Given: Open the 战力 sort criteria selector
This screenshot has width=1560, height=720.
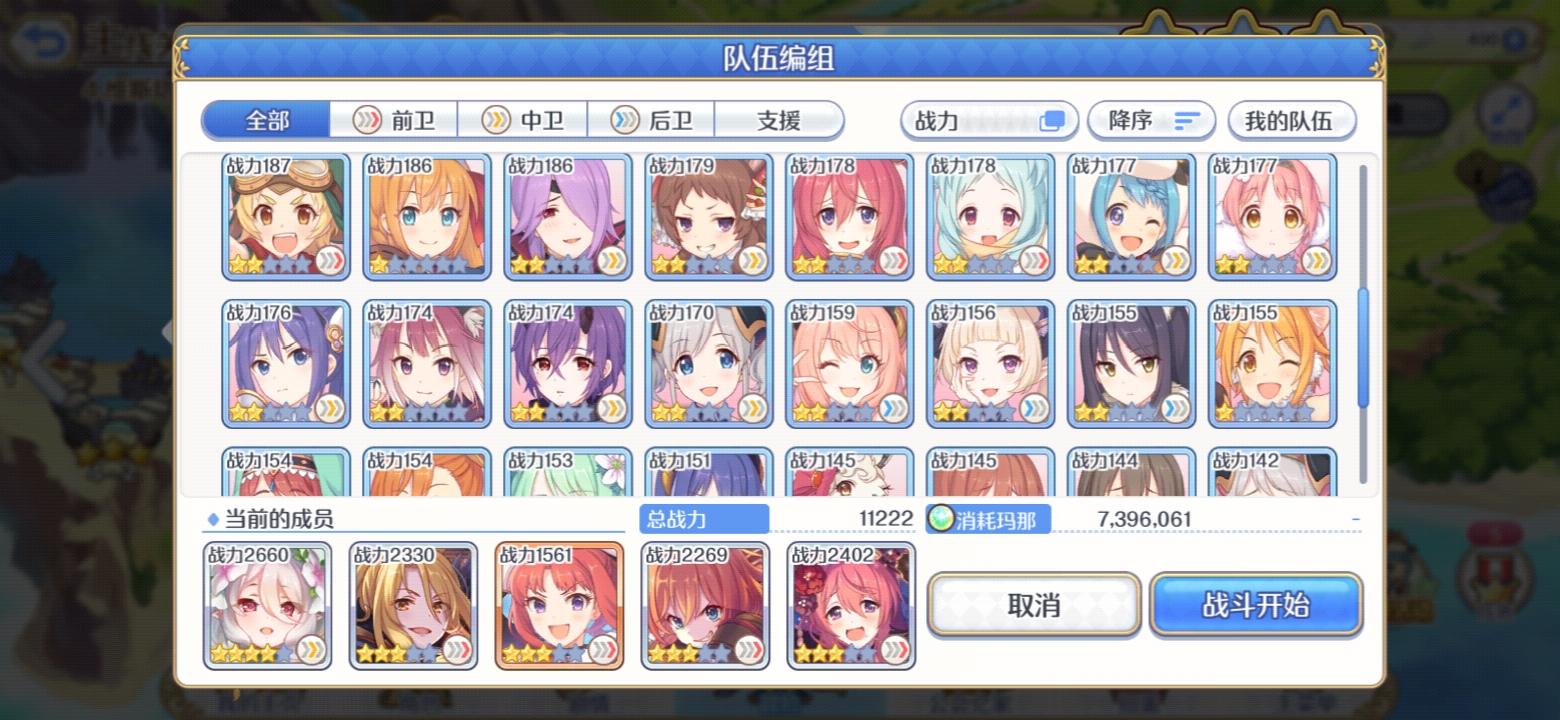Looking at the screenshot, I should pos(988,119).
